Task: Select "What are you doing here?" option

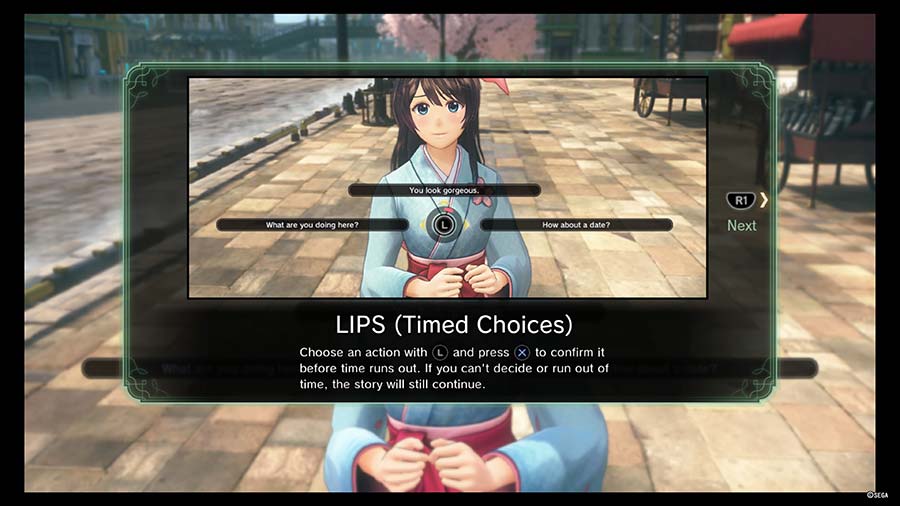Action: pyautogui.click(x=312, y=225)
